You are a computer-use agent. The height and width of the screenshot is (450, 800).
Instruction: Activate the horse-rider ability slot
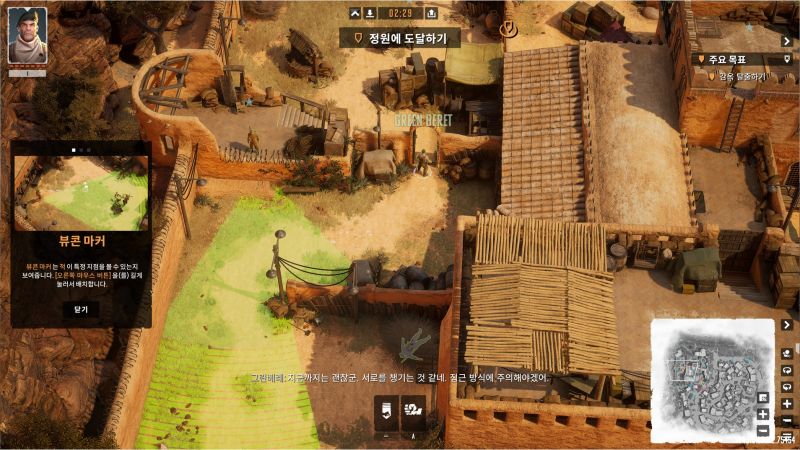tap(413, 410)
